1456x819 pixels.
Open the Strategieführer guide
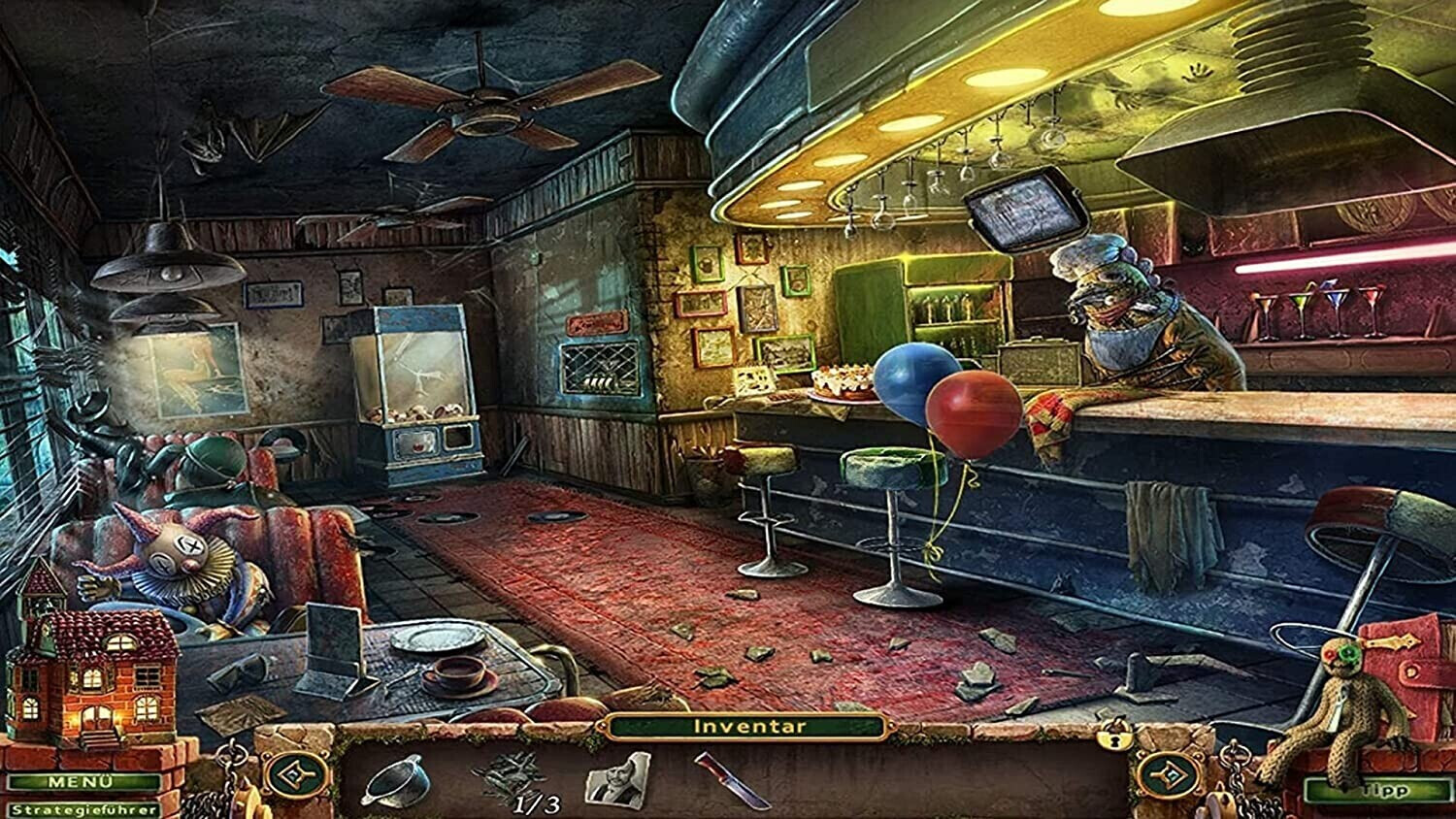coord(83,809)
